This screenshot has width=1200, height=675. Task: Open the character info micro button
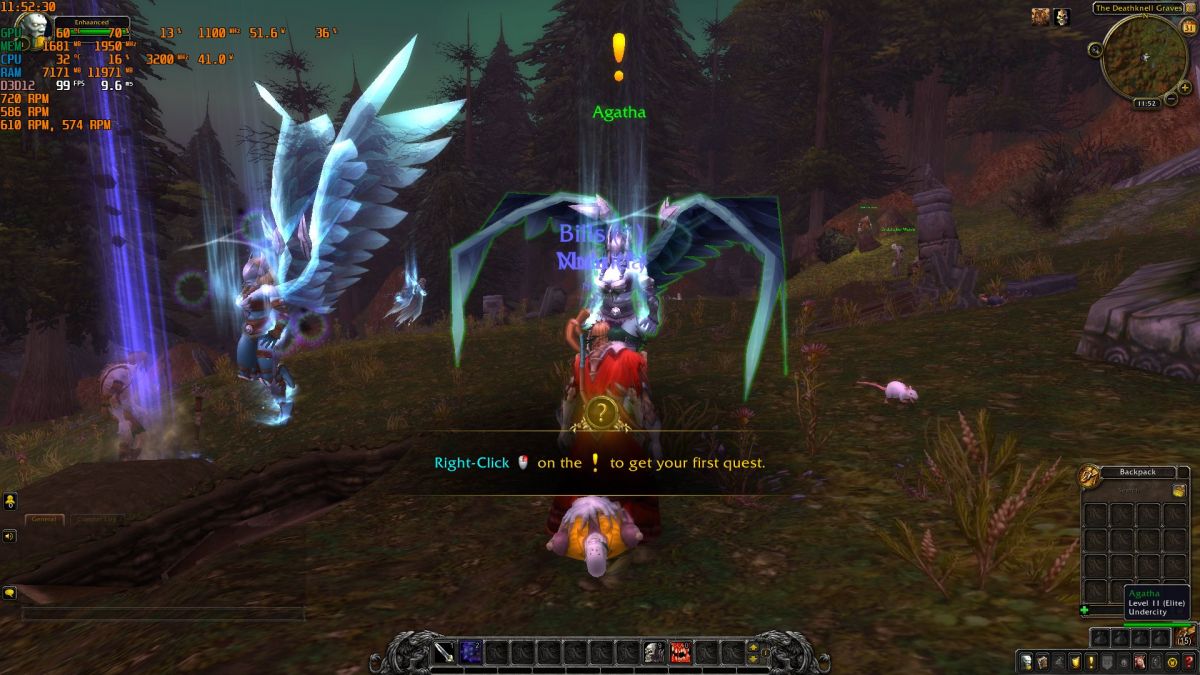[x=1025, y=662]
